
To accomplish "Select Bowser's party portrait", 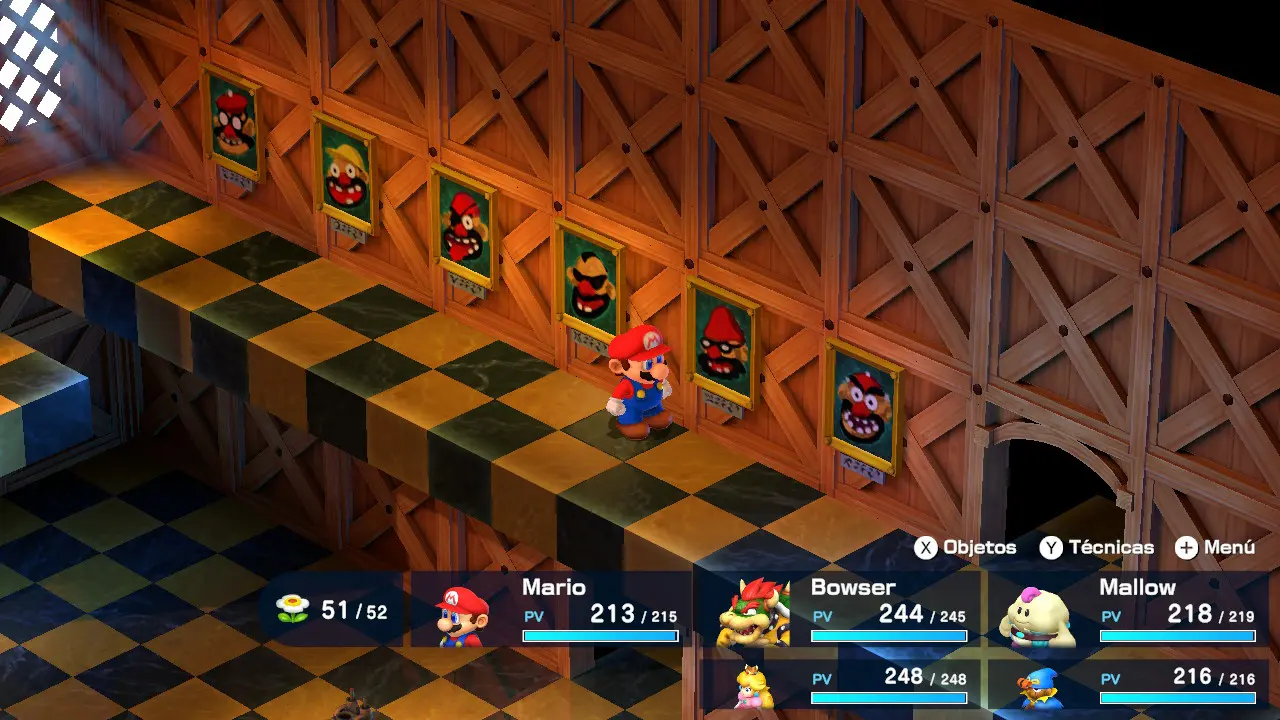I will 752,610.
